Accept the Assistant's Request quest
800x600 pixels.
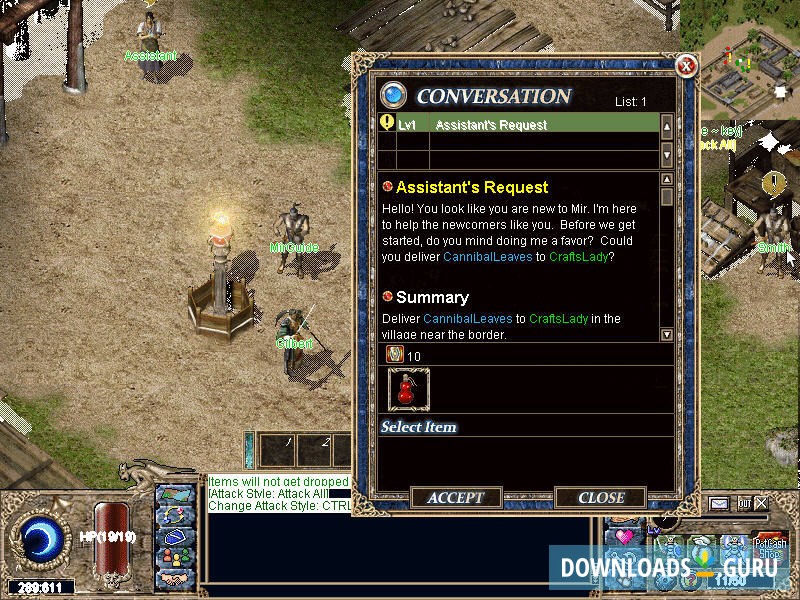[455, 497]
